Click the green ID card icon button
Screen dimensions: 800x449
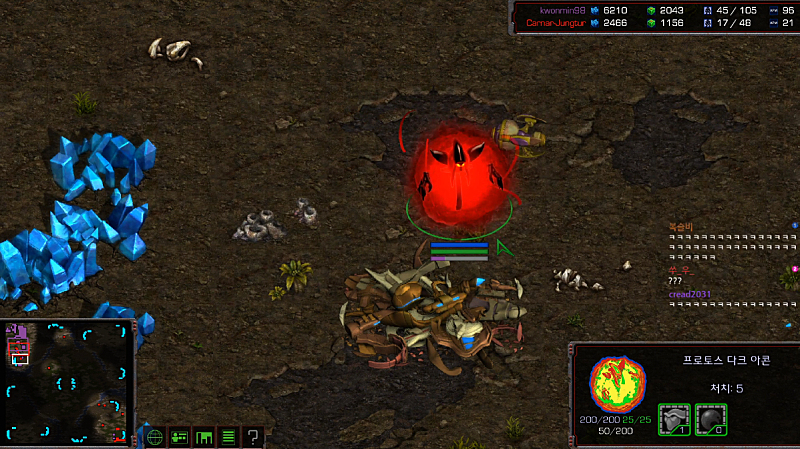180,437
